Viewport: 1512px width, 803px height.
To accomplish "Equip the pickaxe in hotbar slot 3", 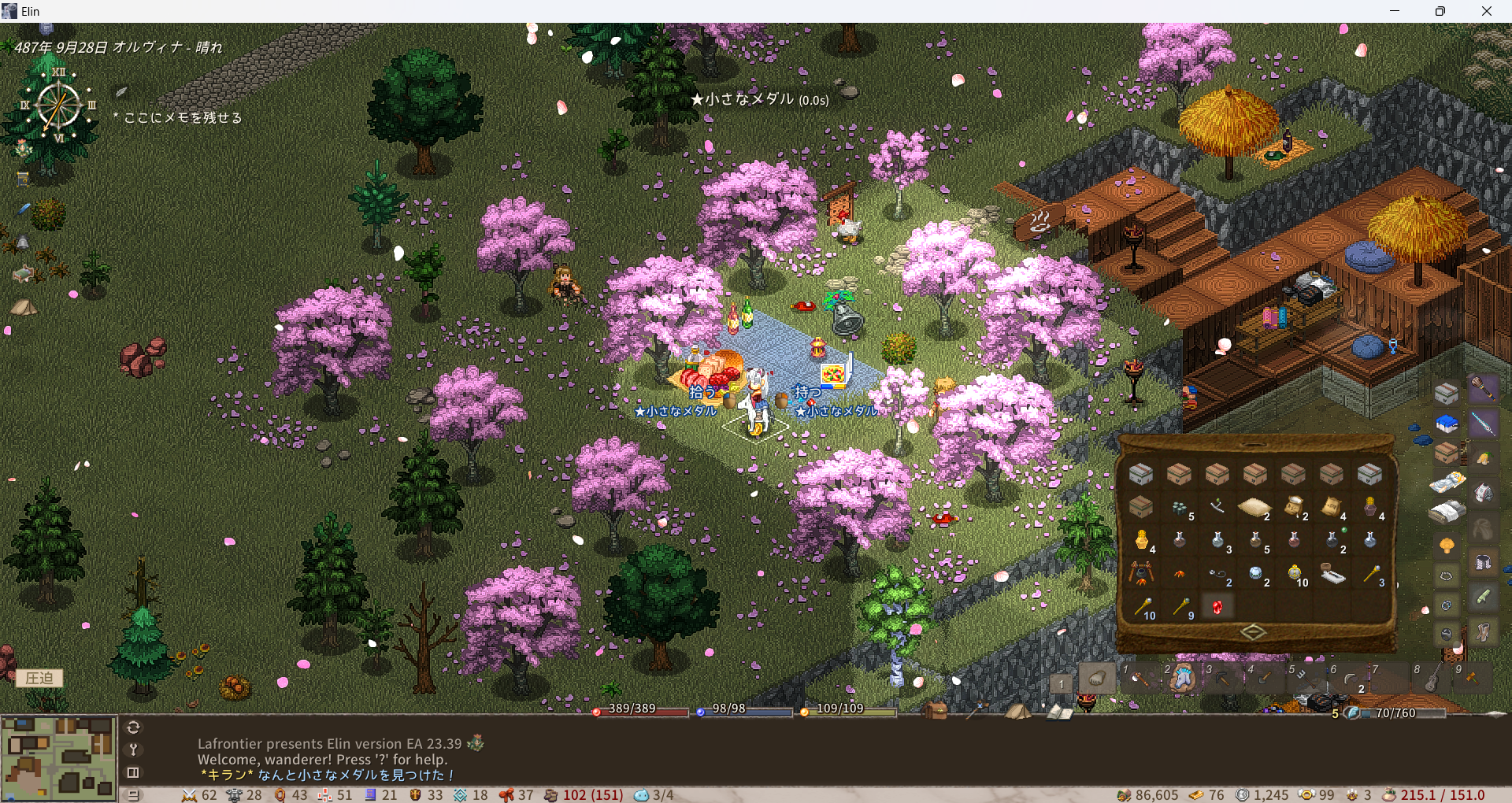I will click(1223, 678).
